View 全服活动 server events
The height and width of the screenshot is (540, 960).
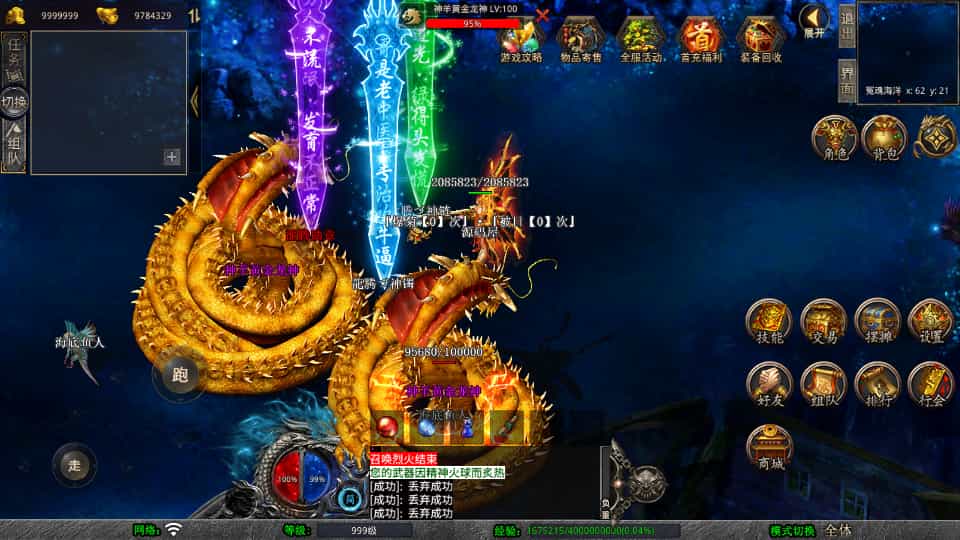(x=642, y=38)
